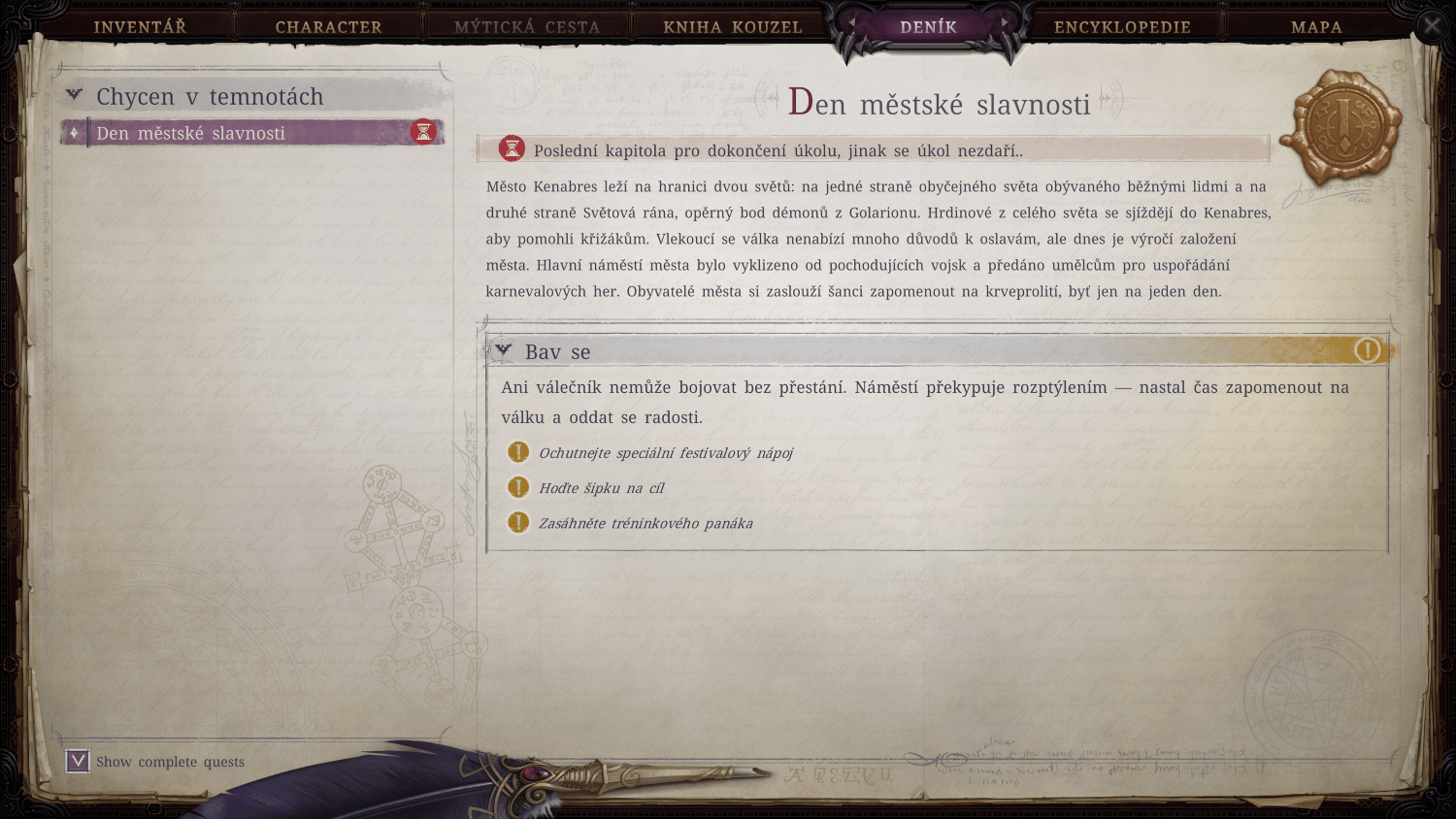Collapse the Bav se objective section
Viewport: 1456px width, 819px height.
(502, 350)
